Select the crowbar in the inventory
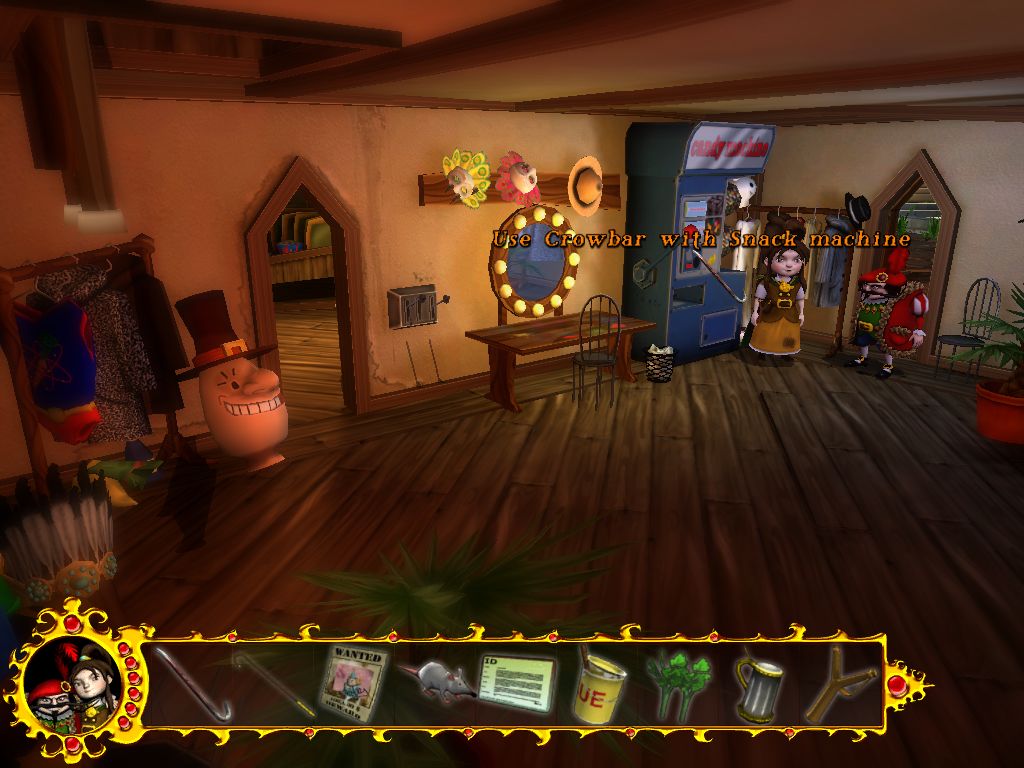1024x768 pixels. point(192,684)
